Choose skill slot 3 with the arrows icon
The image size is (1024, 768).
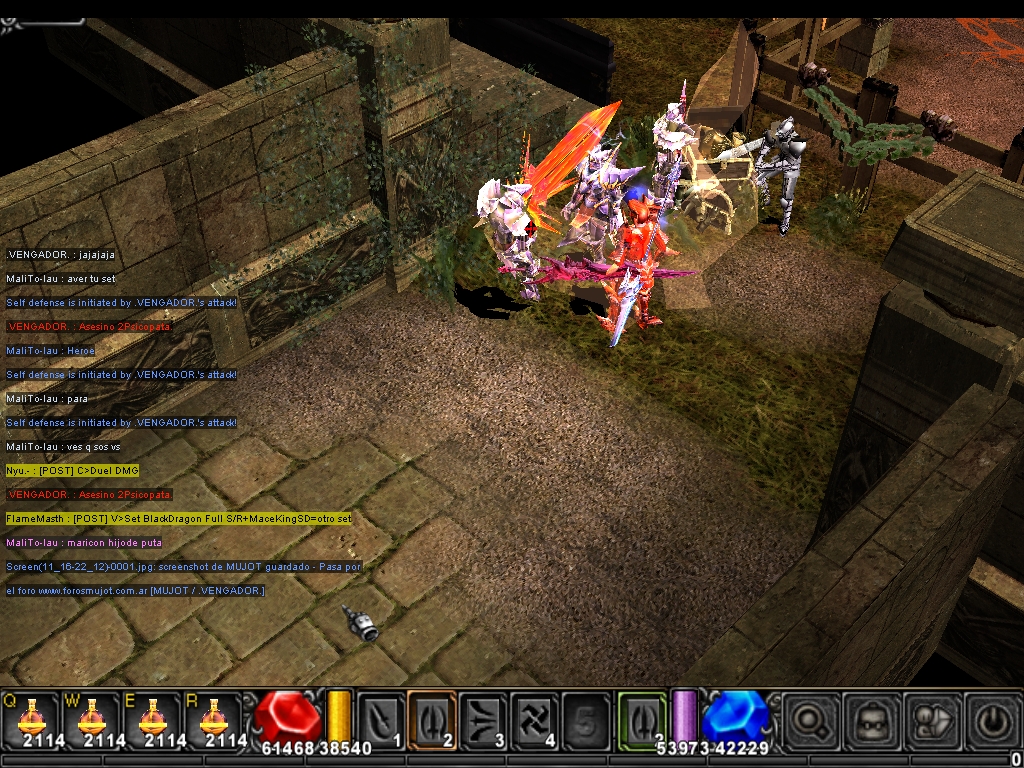[x=483, y=718]
